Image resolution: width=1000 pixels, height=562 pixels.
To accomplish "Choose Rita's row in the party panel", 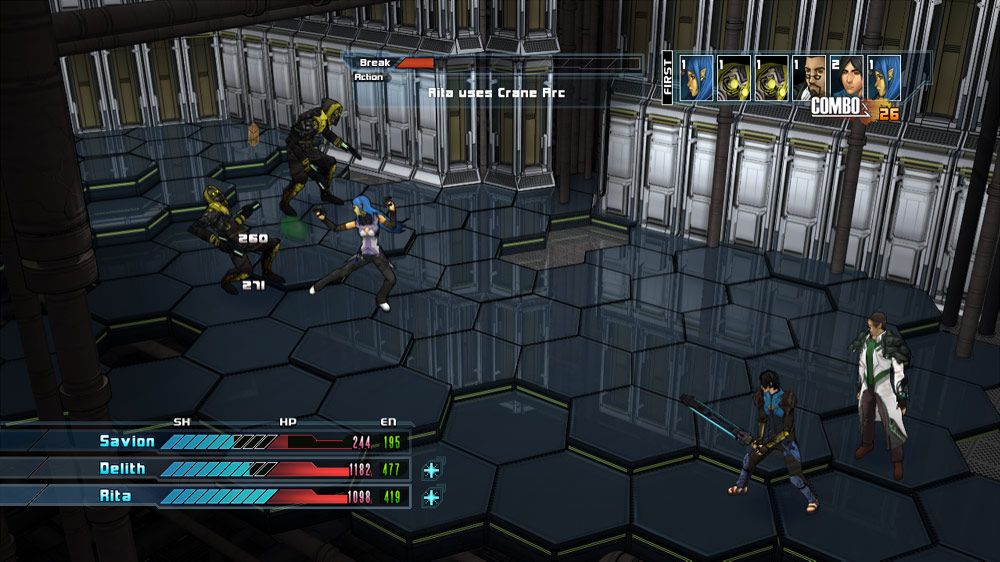I will [x=205, y=496].
